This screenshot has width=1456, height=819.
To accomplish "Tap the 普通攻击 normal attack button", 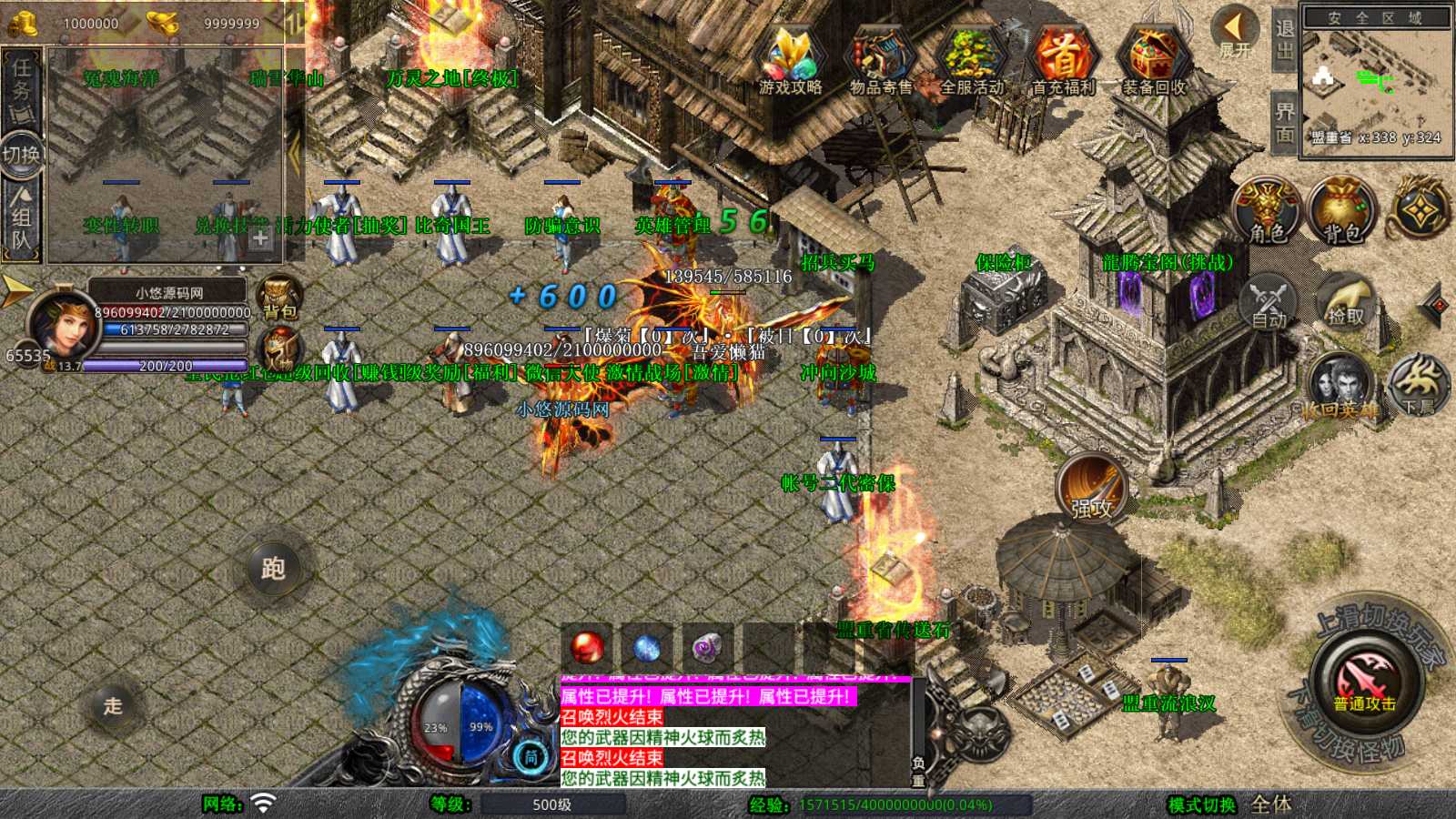I will pos(1364,683).
